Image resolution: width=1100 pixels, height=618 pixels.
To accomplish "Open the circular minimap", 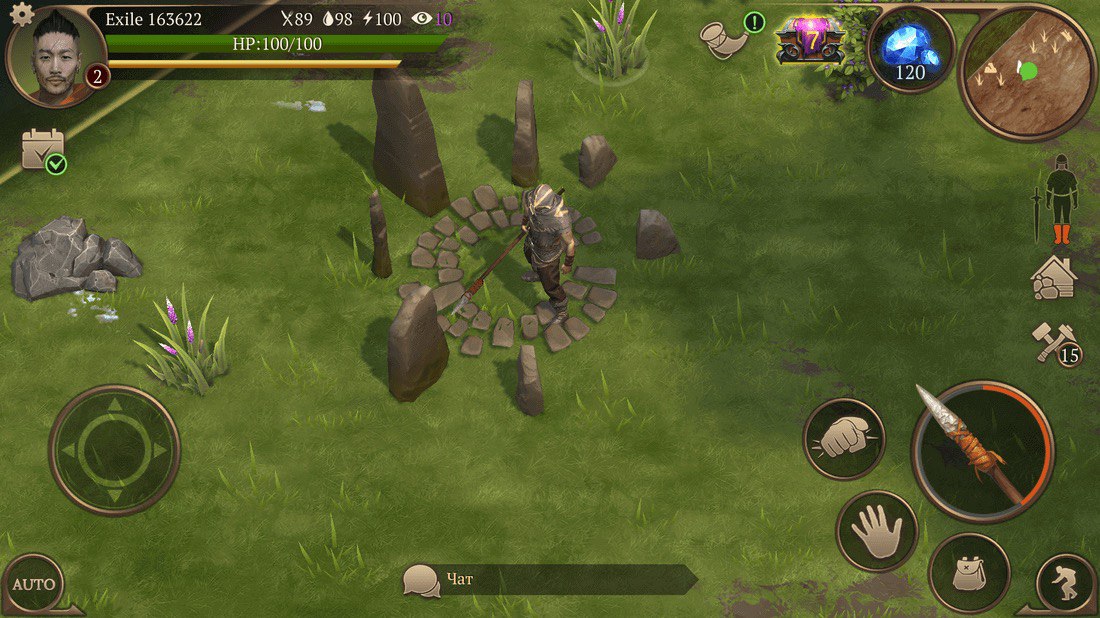I will [1026, 72].
